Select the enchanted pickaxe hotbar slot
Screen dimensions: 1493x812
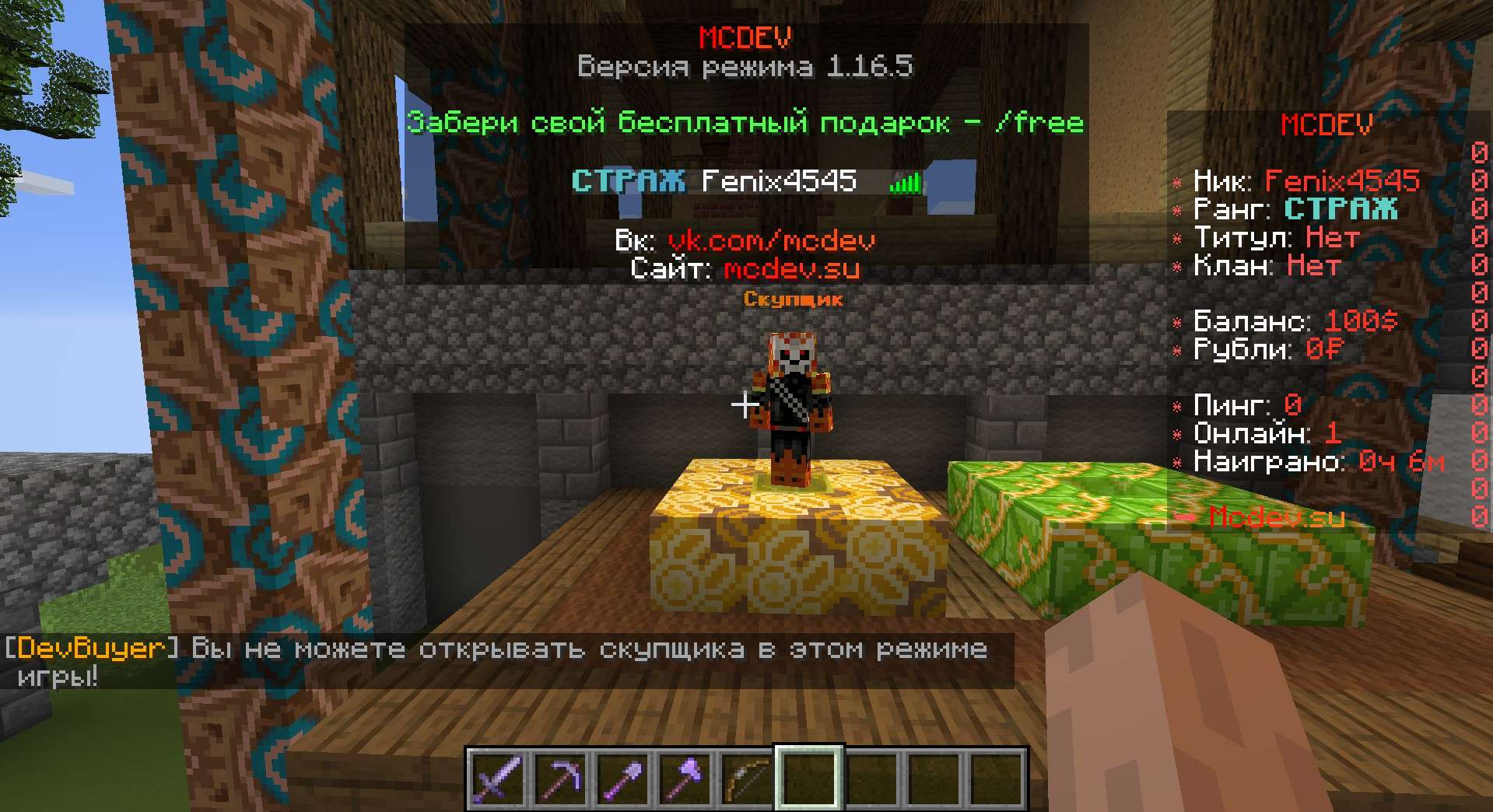pyautogui.click(x=560, y=779)
